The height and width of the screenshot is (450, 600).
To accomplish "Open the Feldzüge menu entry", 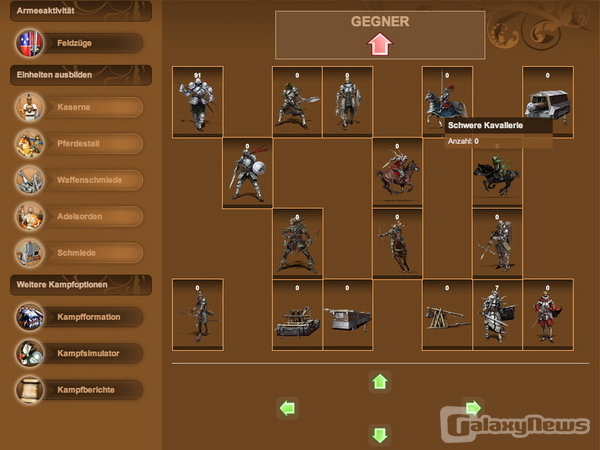I will point(78,43).
